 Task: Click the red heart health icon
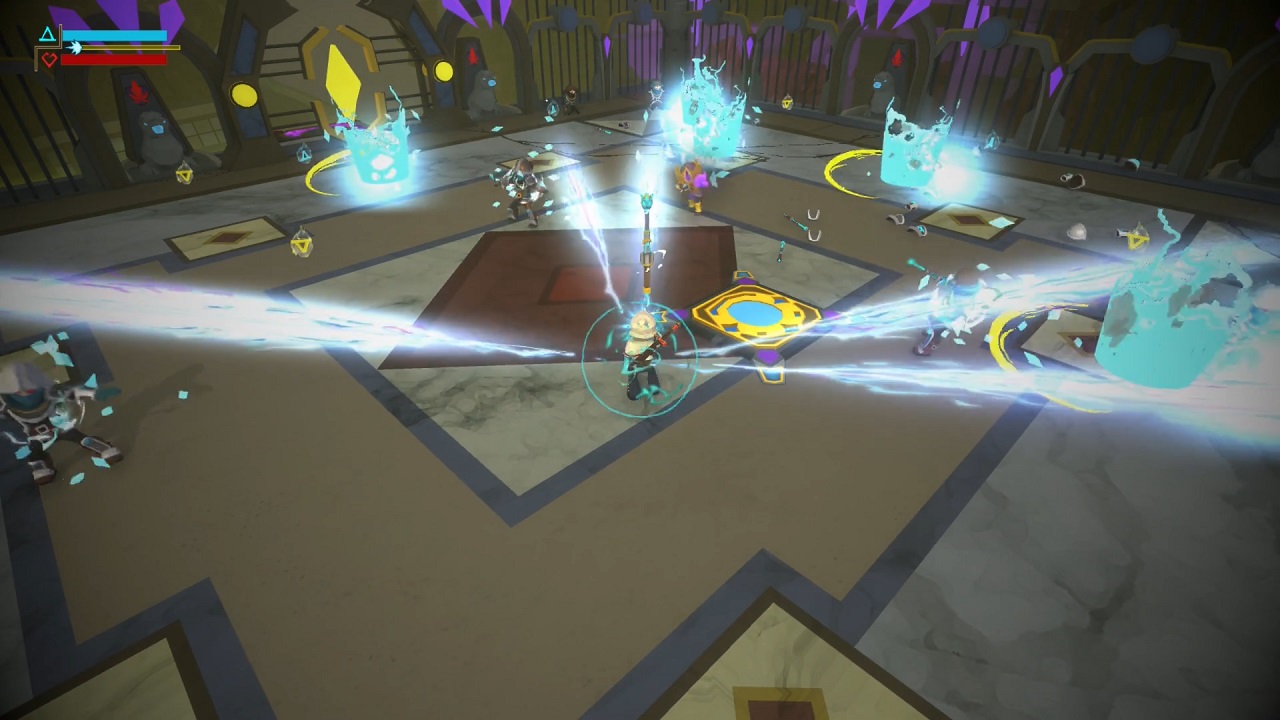49,59
